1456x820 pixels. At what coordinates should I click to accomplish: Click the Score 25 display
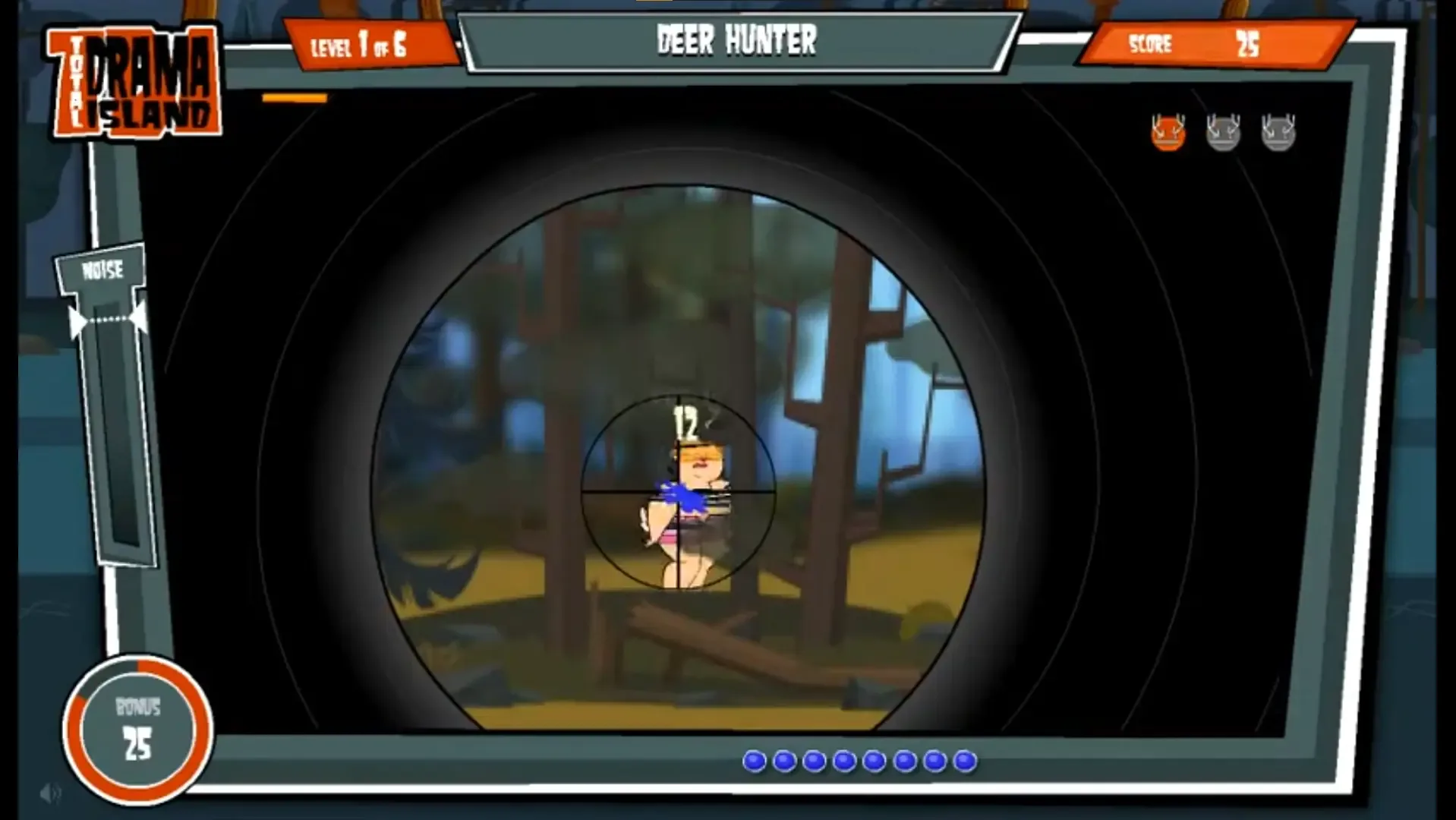(x=1211, y=46)
